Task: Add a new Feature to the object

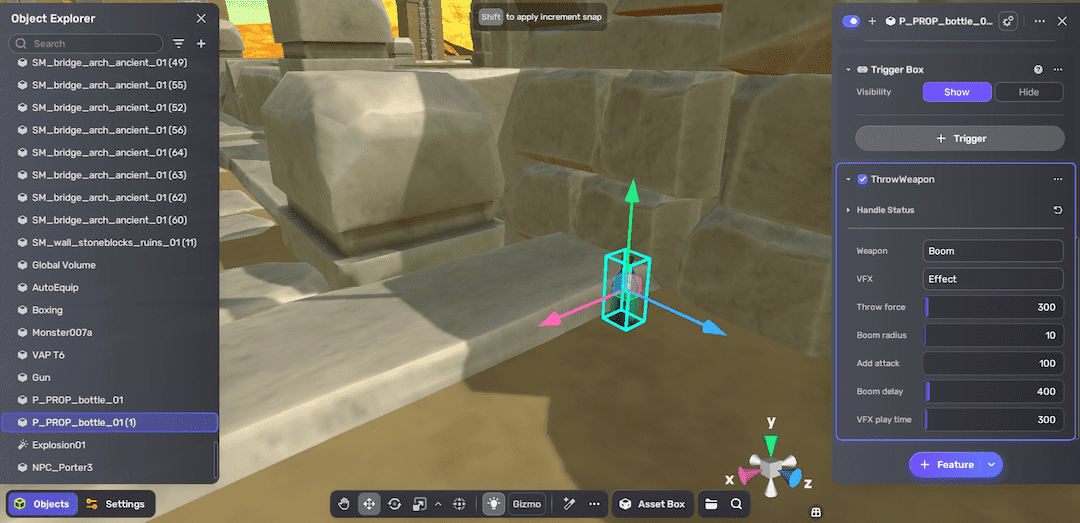Action: pyautogui.click(x=946, y=465)
